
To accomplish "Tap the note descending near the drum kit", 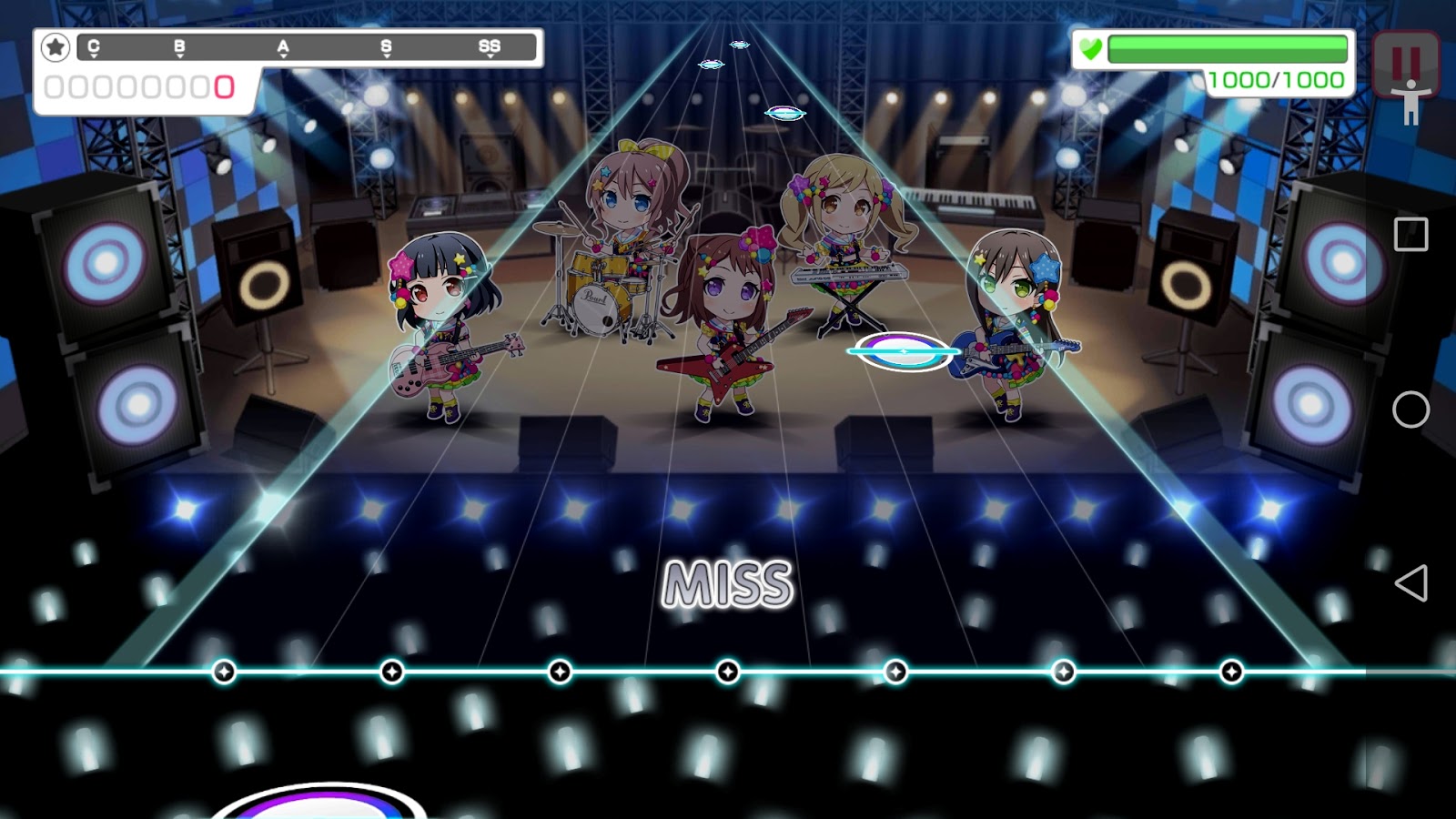I will tap(784, 112).
